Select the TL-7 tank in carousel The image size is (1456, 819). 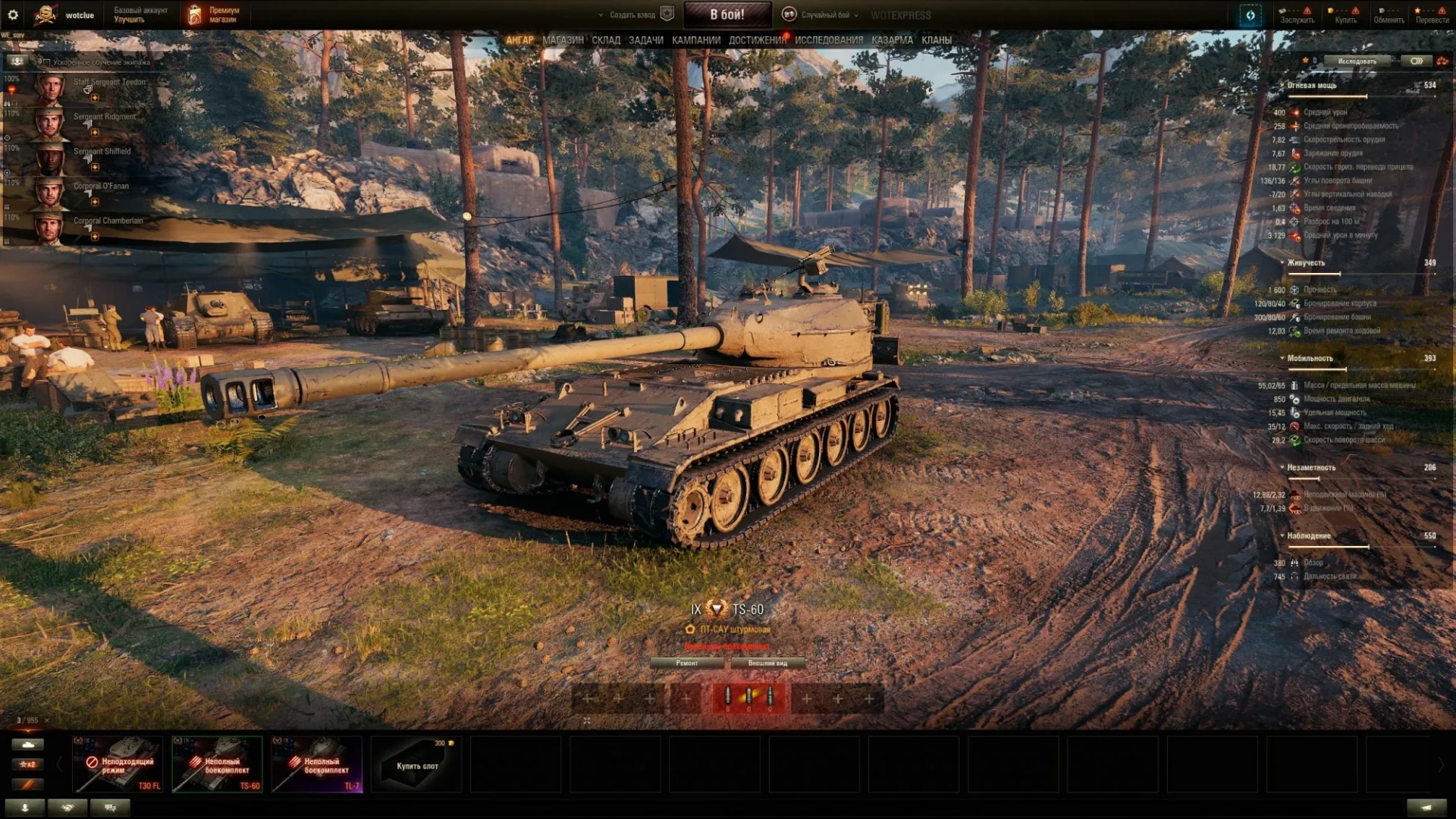[317, 764]
